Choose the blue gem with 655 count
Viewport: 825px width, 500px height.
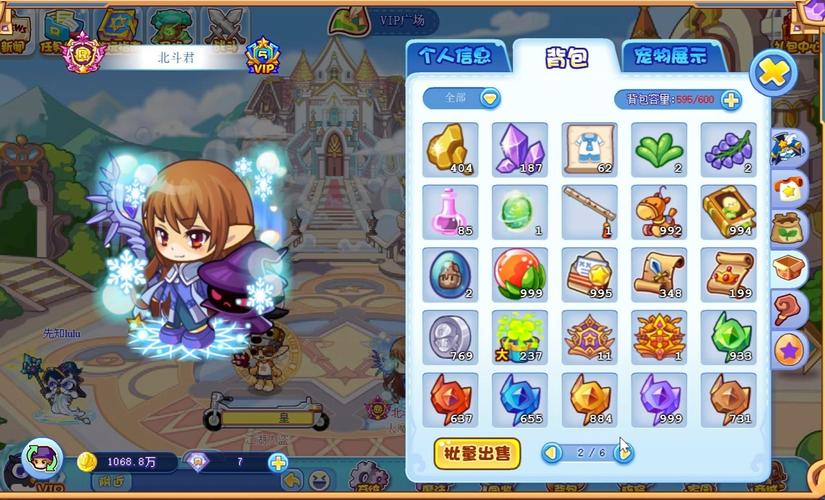519,398
